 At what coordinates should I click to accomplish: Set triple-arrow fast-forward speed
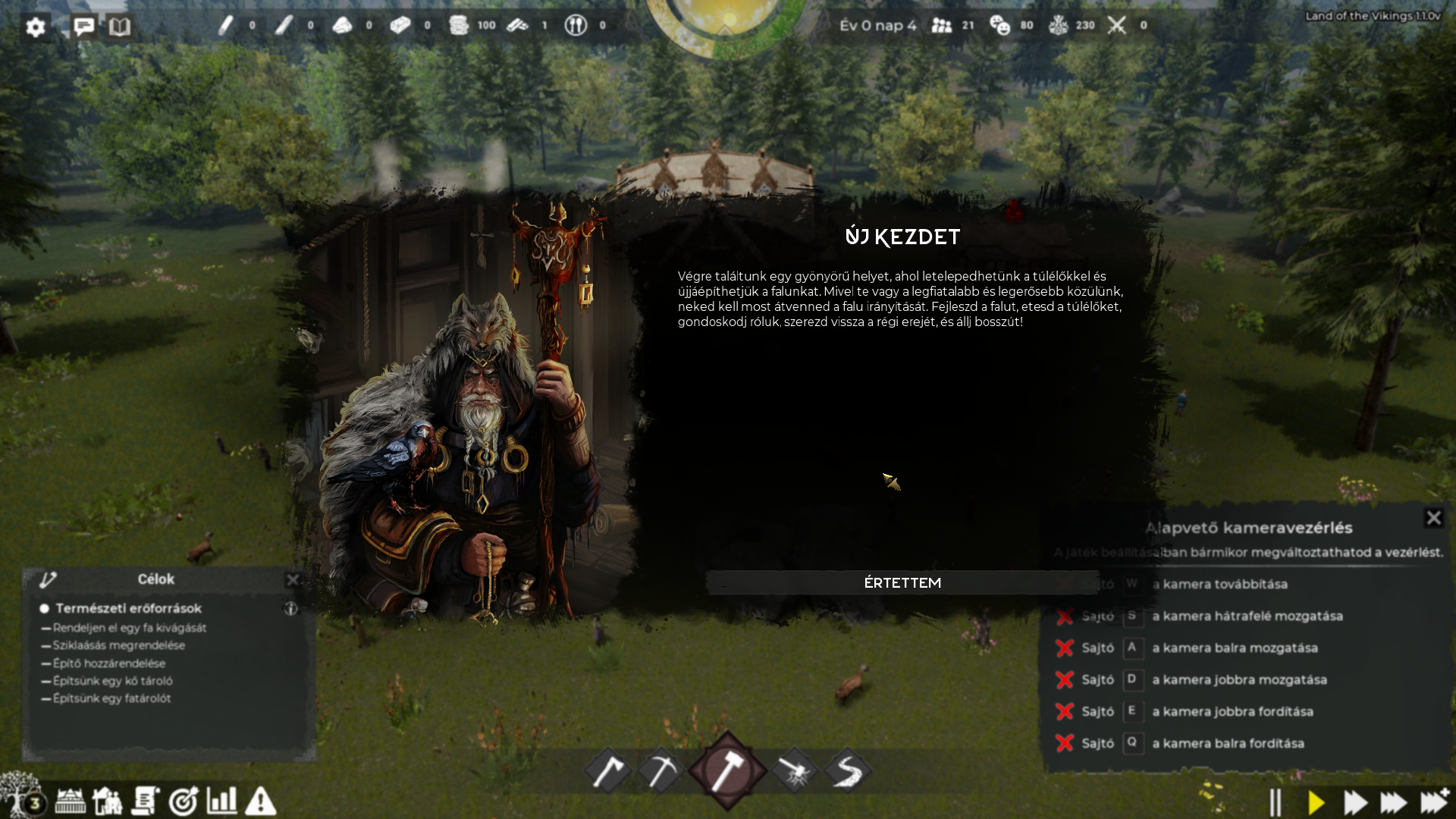tap(1393, 802)
